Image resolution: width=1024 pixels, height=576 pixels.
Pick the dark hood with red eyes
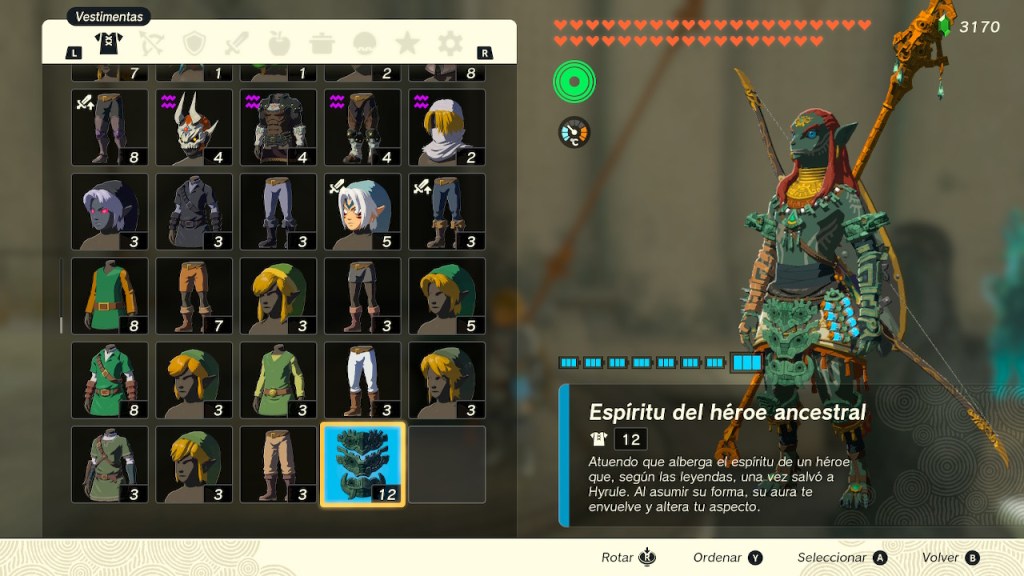click(110, 212)
